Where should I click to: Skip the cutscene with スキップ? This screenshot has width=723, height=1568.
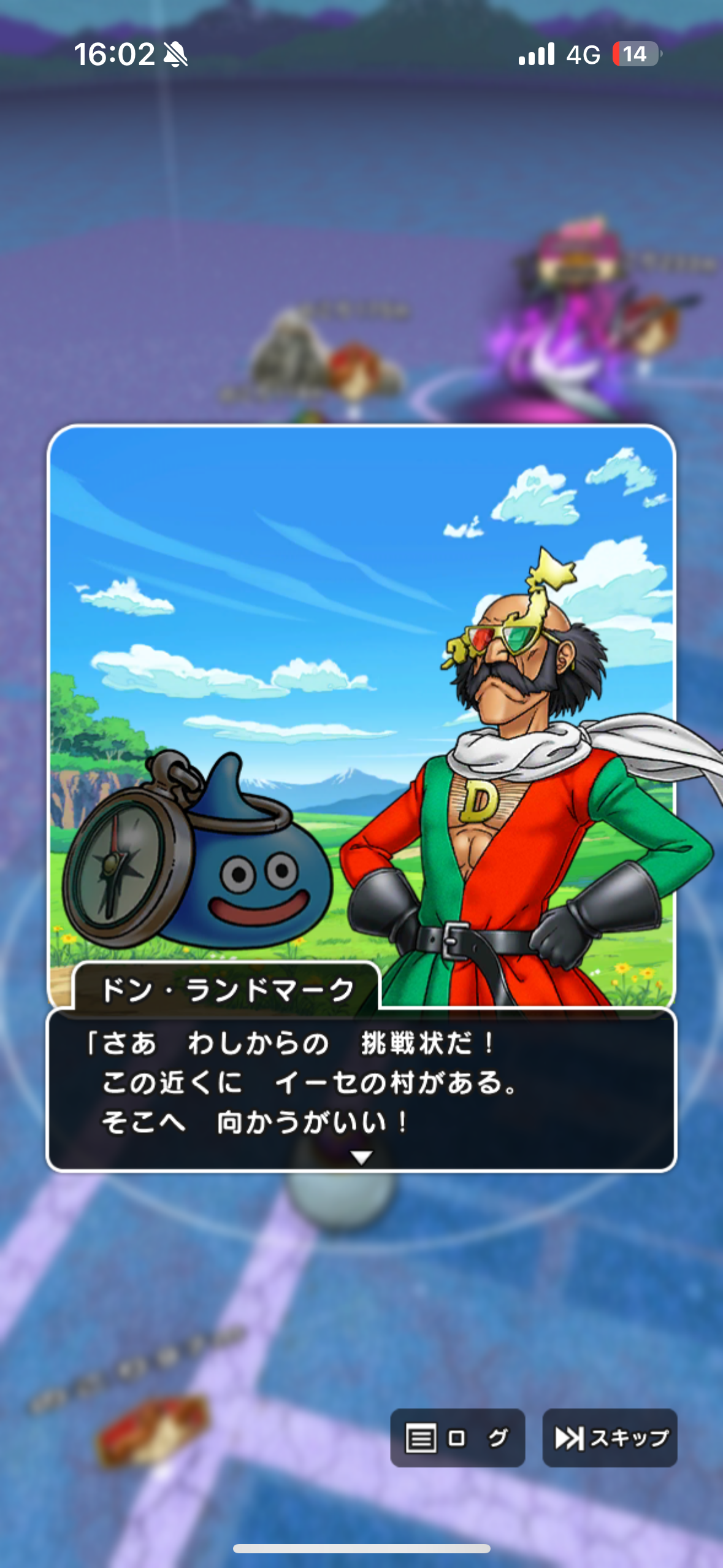(x=610, y=1437)
